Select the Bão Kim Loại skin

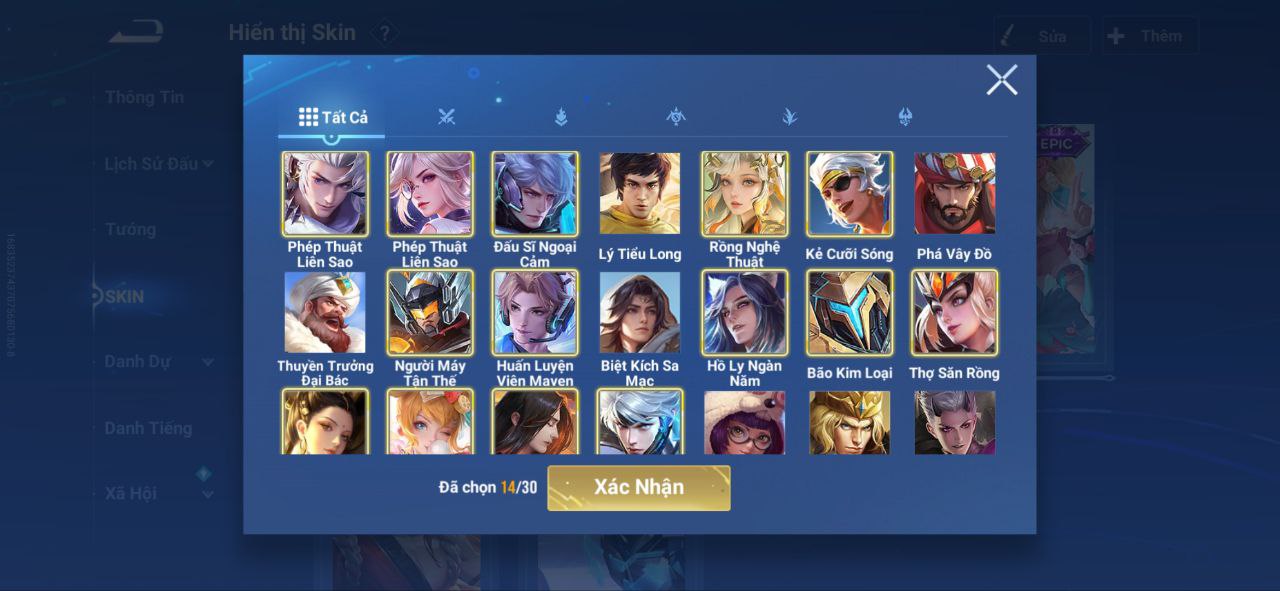click(x=850, y=313)
